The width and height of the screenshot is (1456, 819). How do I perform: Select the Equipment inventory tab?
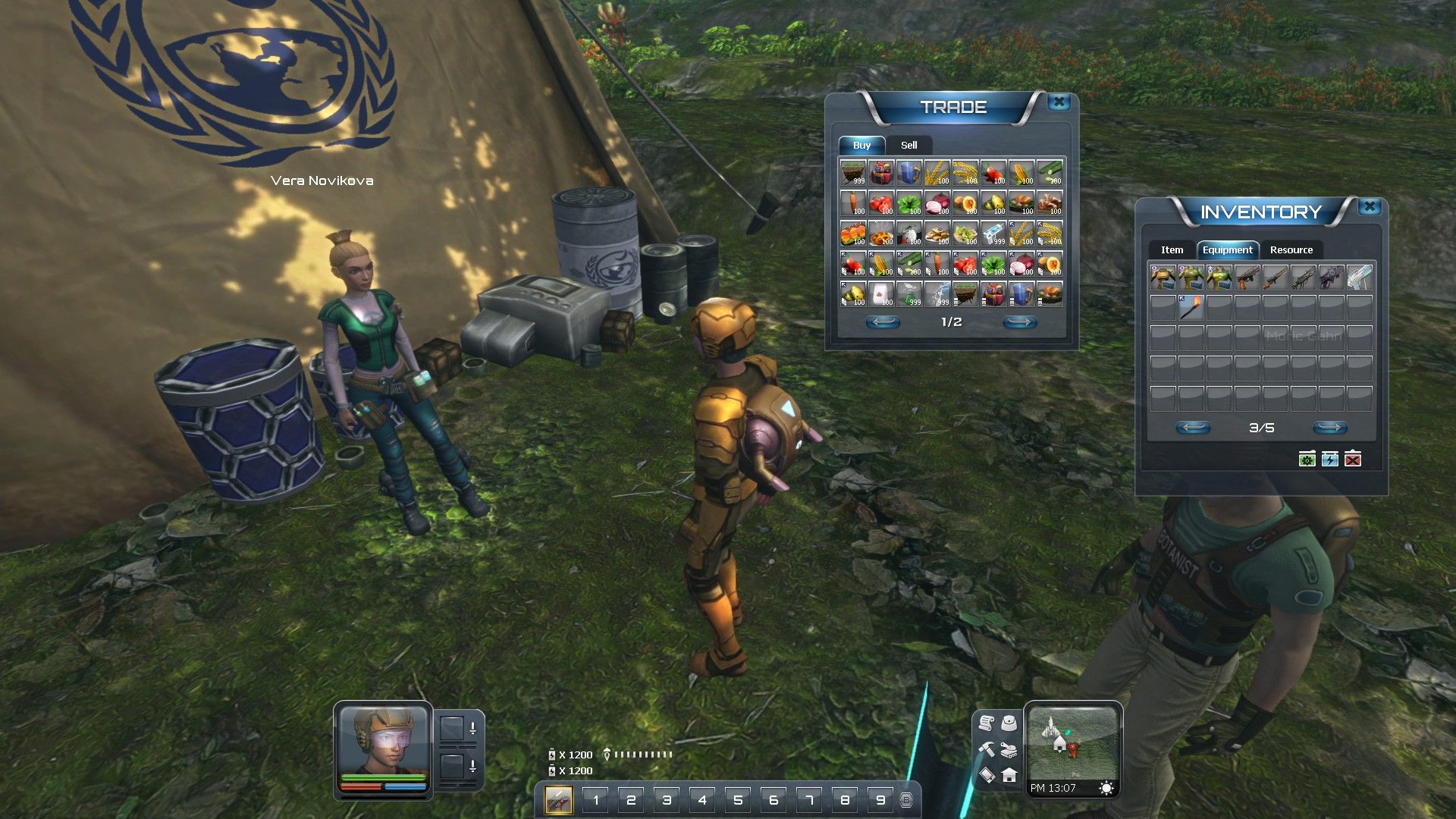pyautogui.click(x=1227, y=249)
